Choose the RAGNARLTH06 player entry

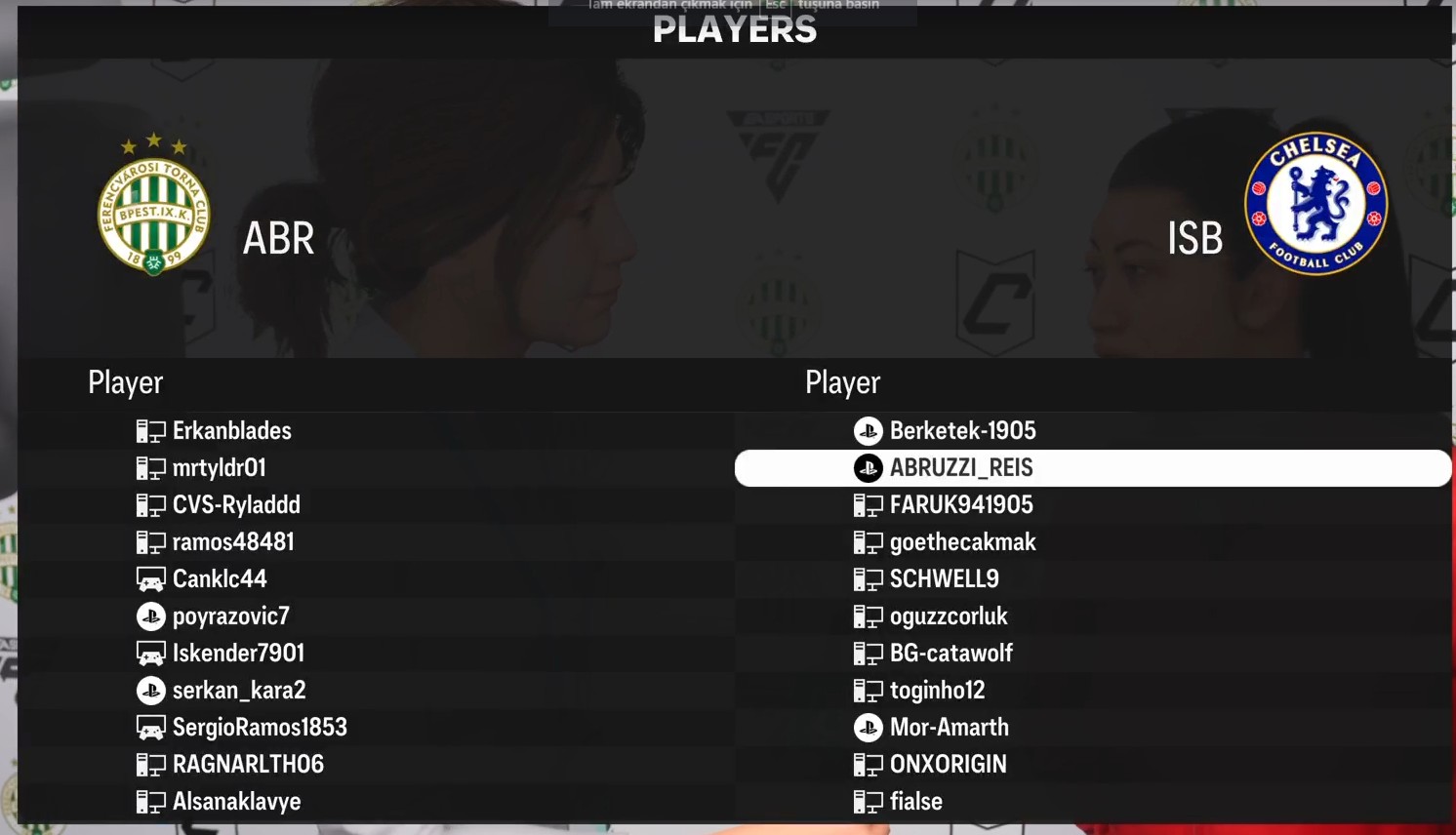pos(248,765)
